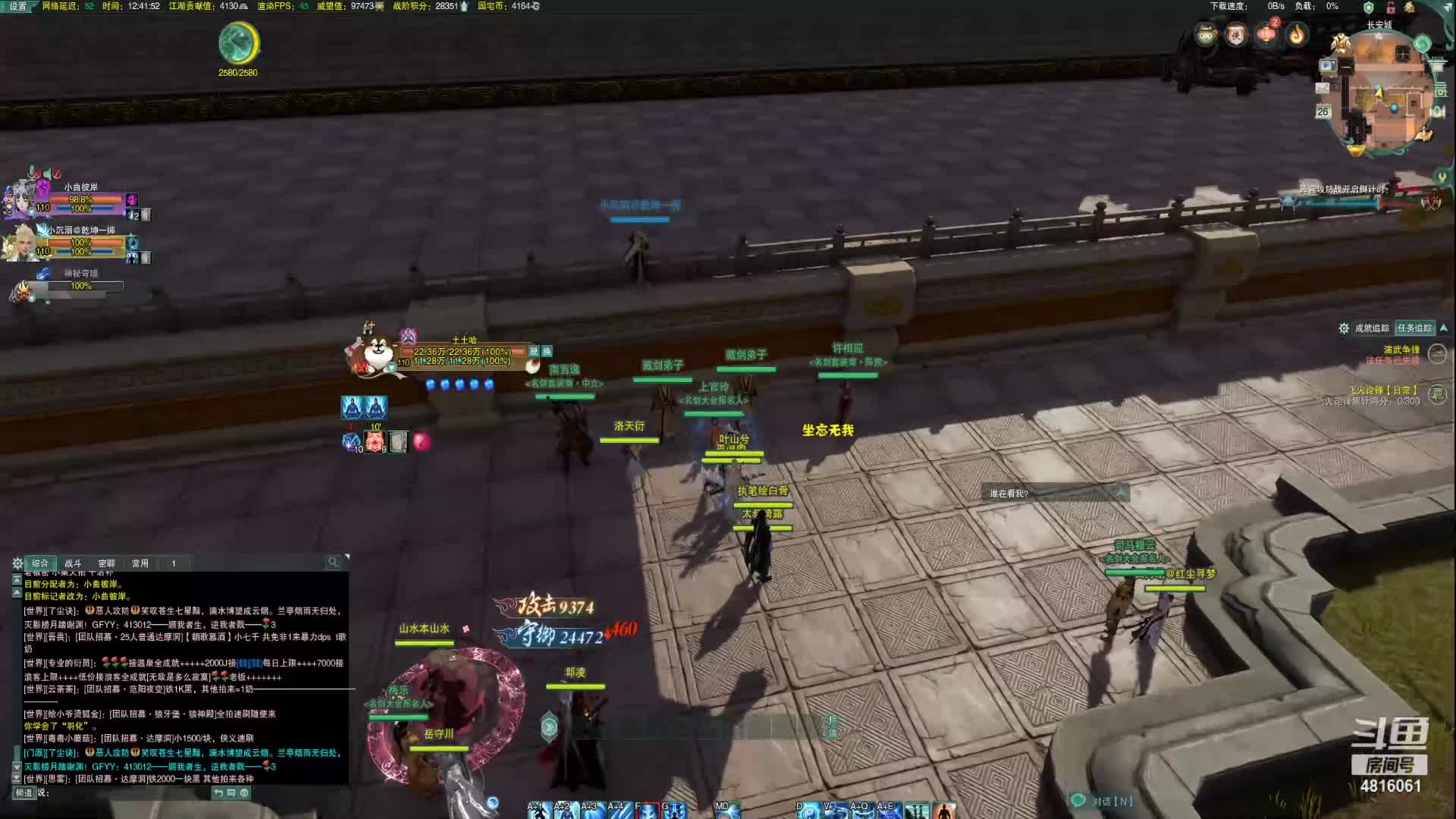Click the chat search magnifier icon
Image resolution: width=1456 pixels, height=819 pixels.
coord(332,562)
